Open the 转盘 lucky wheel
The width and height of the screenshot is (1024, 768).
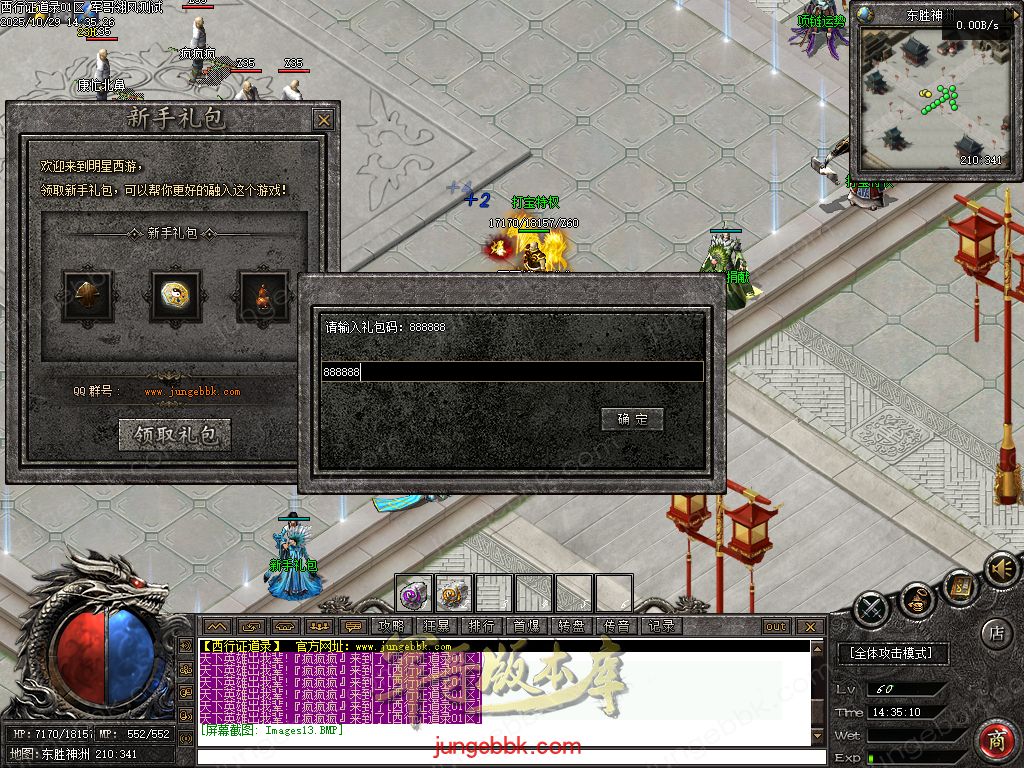[571, 627]
